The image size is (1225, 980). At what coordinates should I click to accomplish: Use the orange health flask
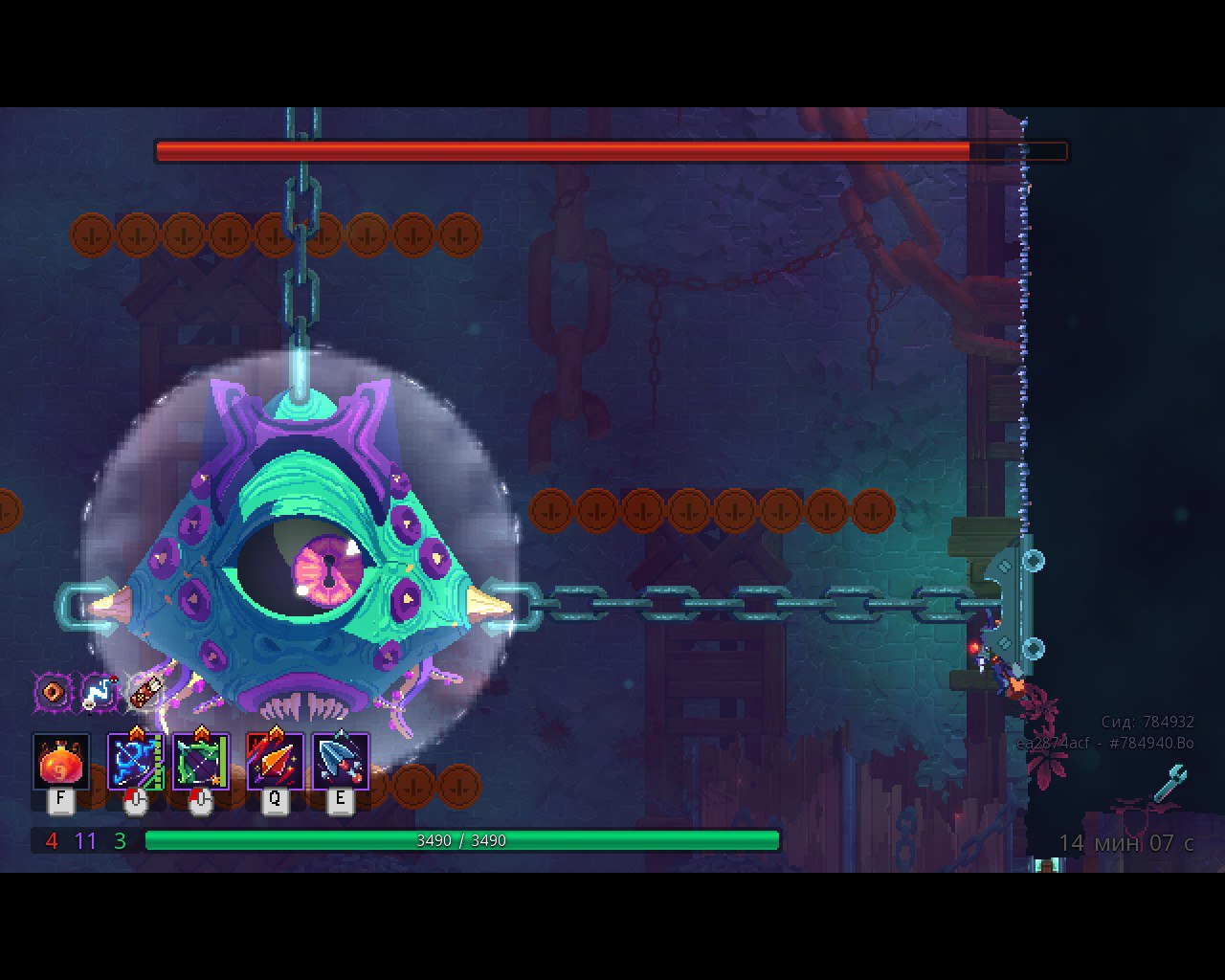pyautogui.click(x=61, y=763)
